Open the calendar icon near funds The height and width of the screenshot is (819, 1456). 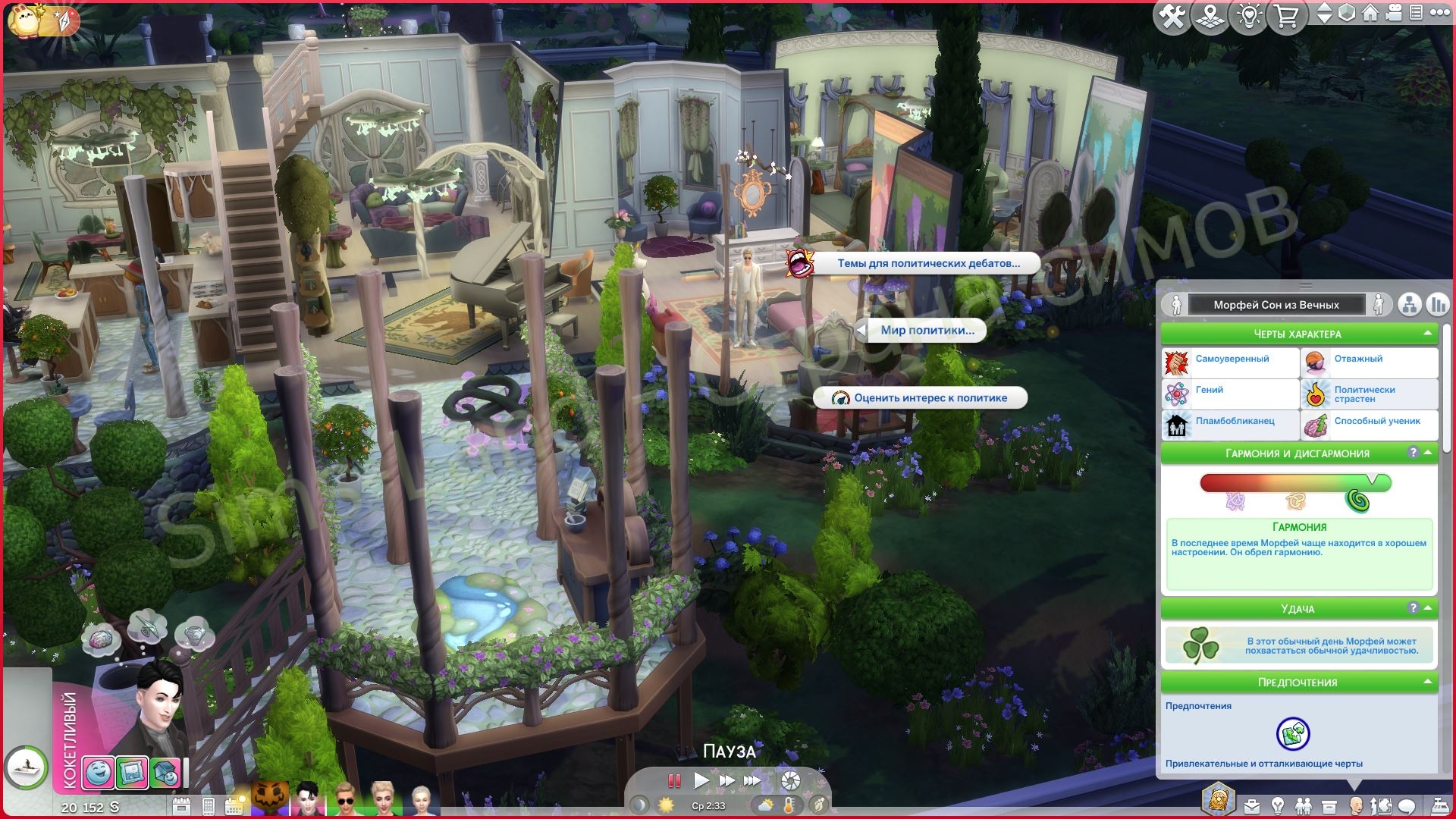[181, 805]
